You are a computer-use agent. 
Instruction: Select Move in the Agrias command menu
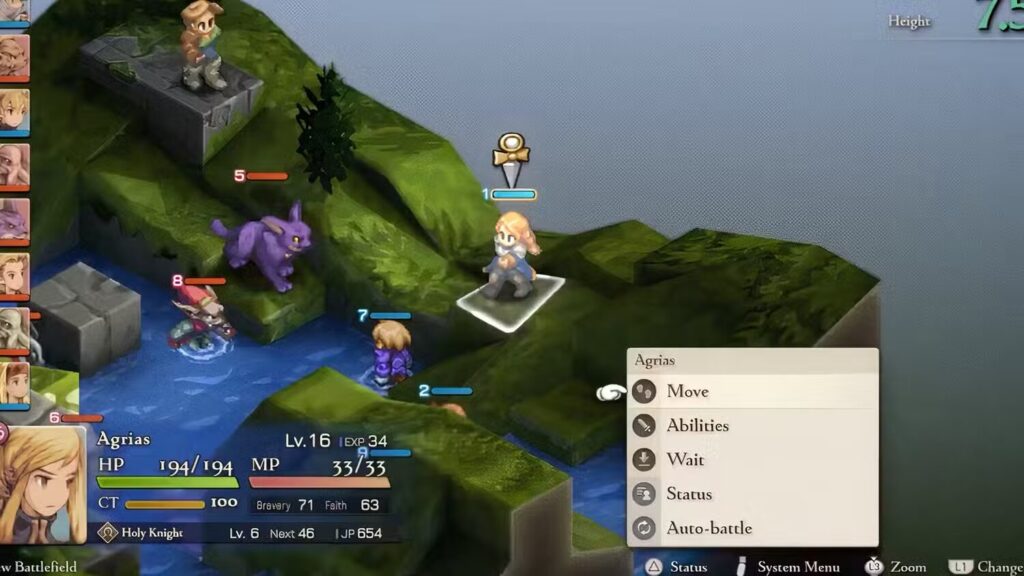(x=688, y=391)
